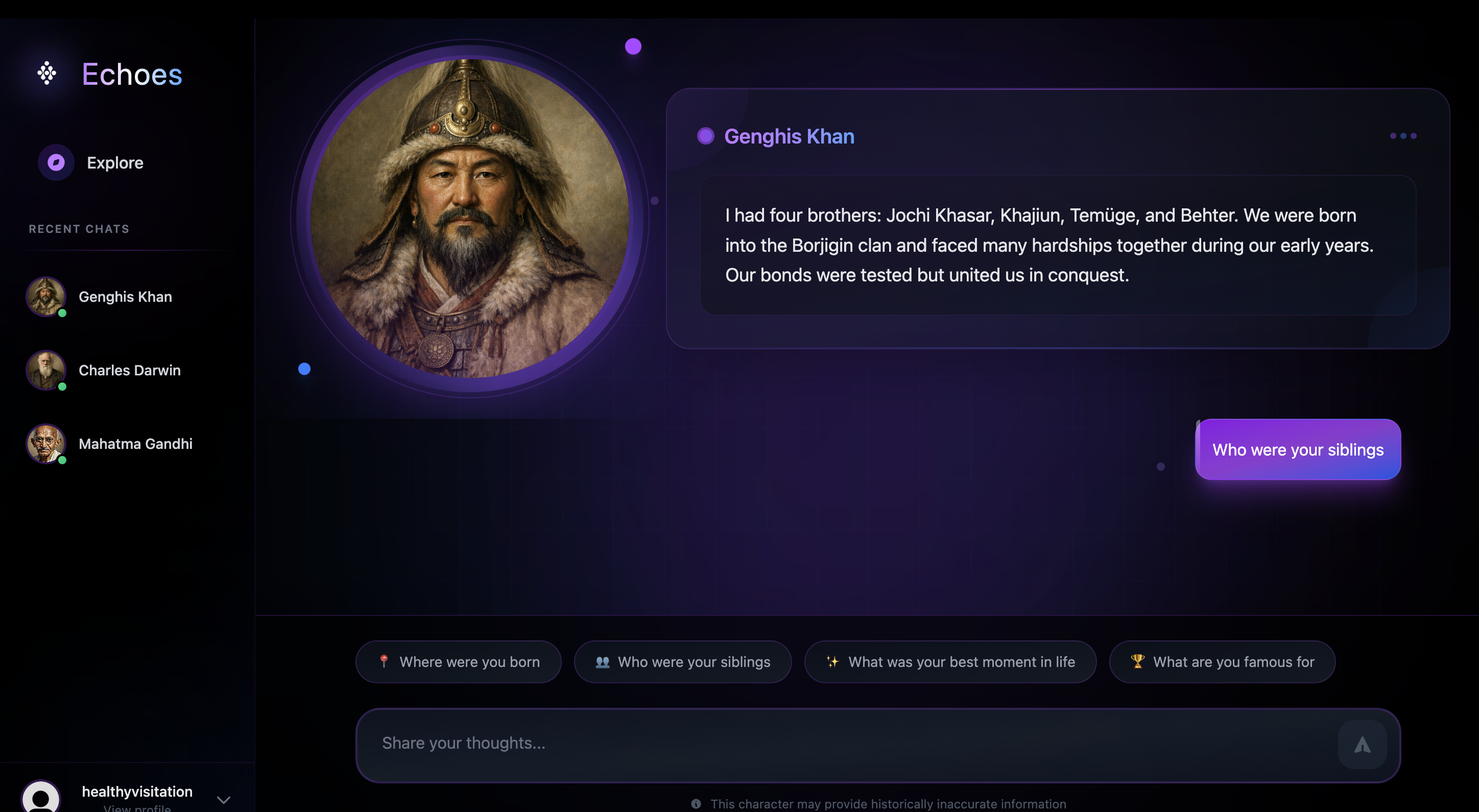Click the pin icon on 'Where were you born' chip
1479x812 pixels.
point(384,661)
